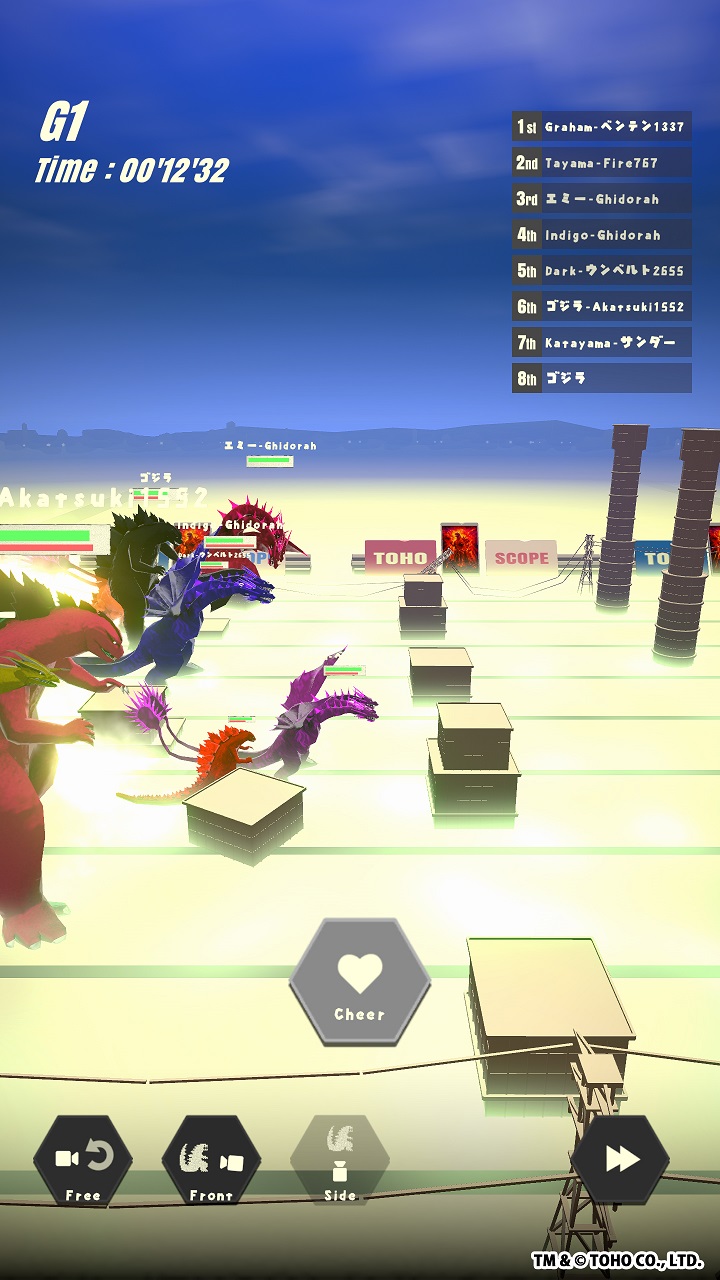Pick the 2nd place Tayama-Fire767 row
The image size is (720, 1280).
tap(601, 163)
